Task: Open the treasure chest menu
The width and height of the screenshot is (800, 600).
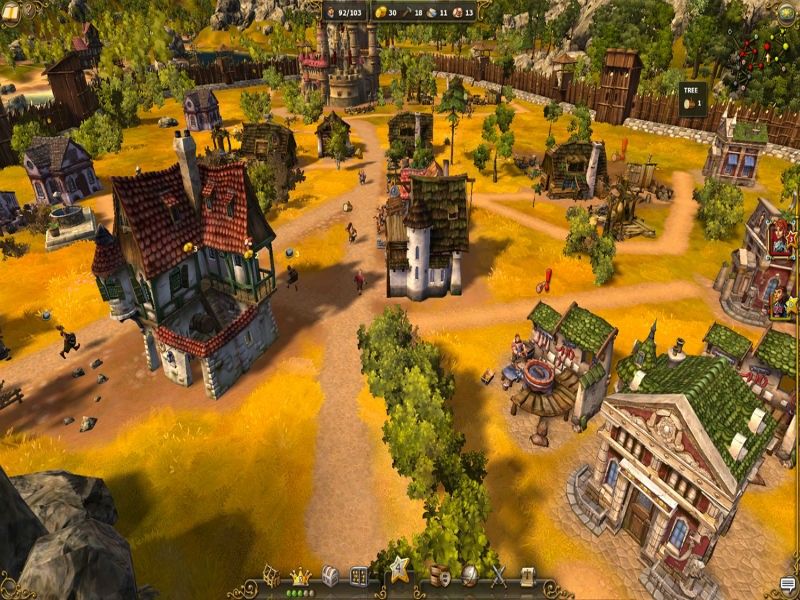Action: click(x=330, y=576)
